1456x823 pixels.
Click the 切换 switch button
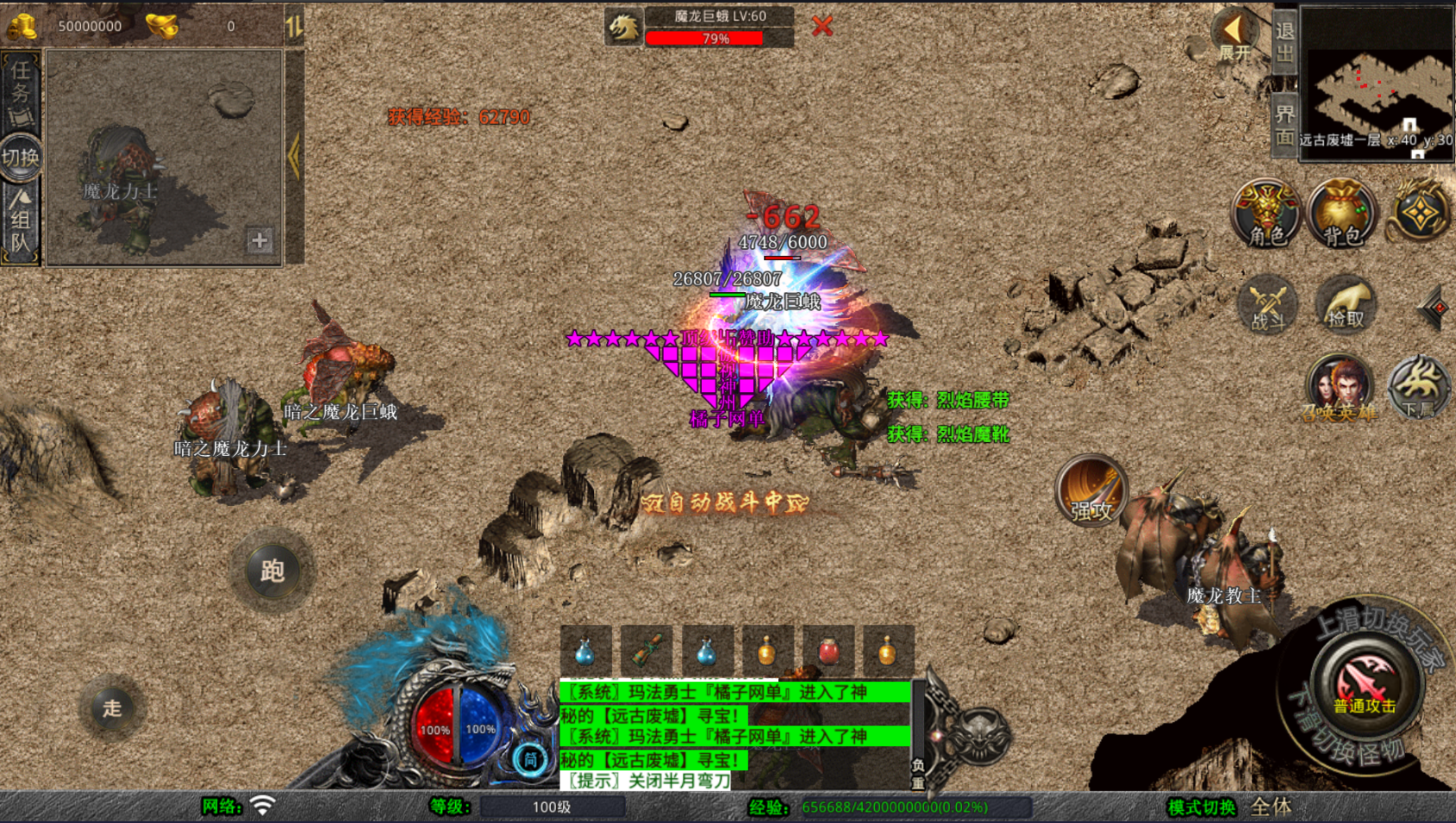tap(21, 158)
